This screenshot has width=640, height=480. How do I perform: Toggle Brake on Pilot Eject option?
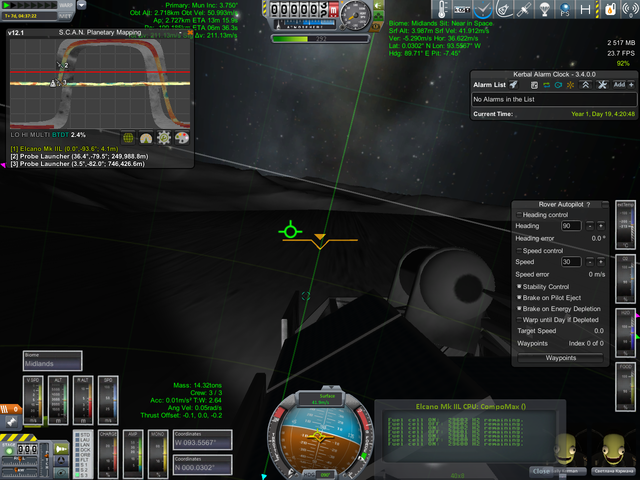pyautogui.click(x=518, y=297)
